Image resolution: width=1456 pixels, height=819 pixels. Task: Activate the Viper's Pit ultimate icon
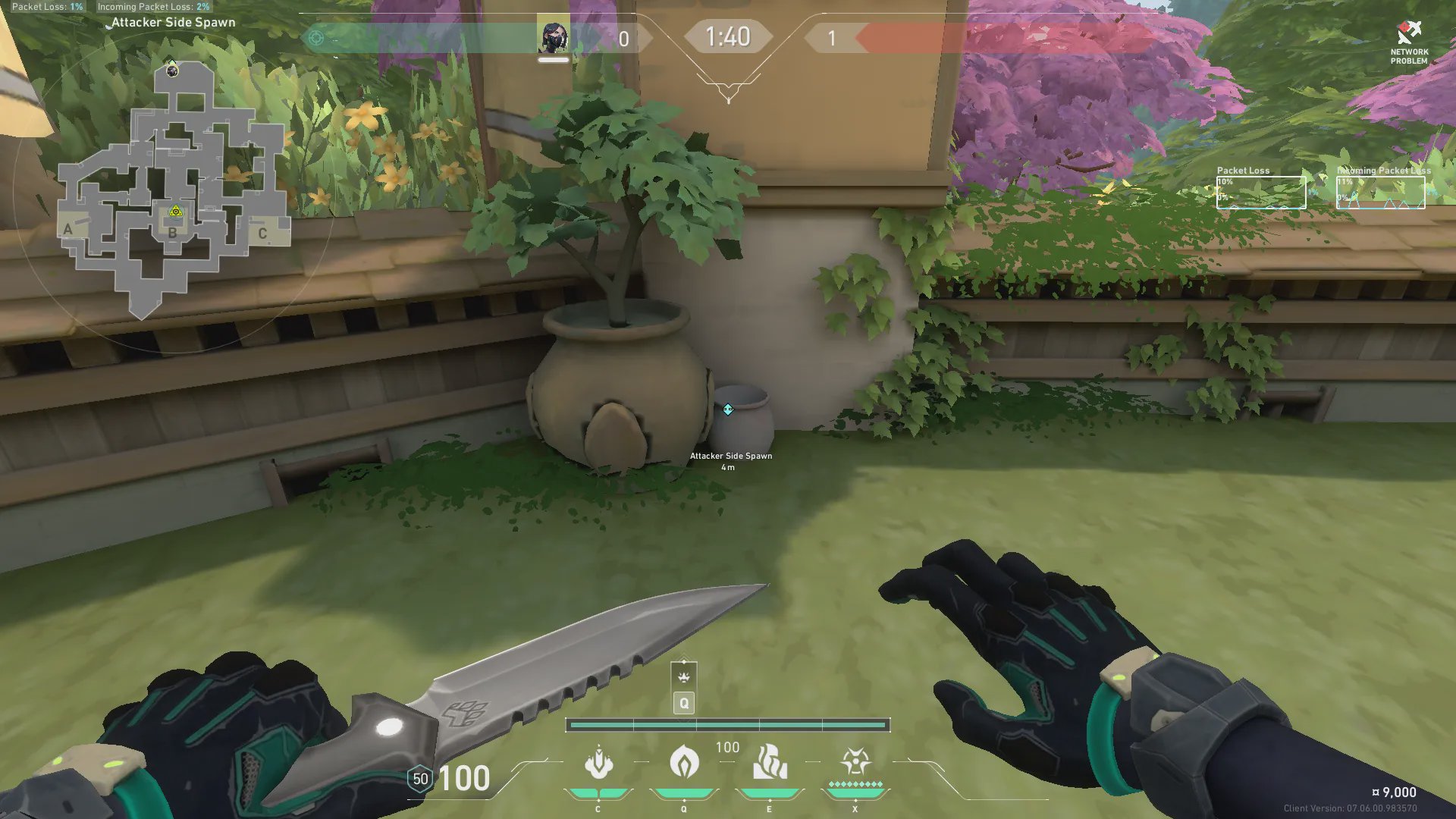click(x=855, y=762)
